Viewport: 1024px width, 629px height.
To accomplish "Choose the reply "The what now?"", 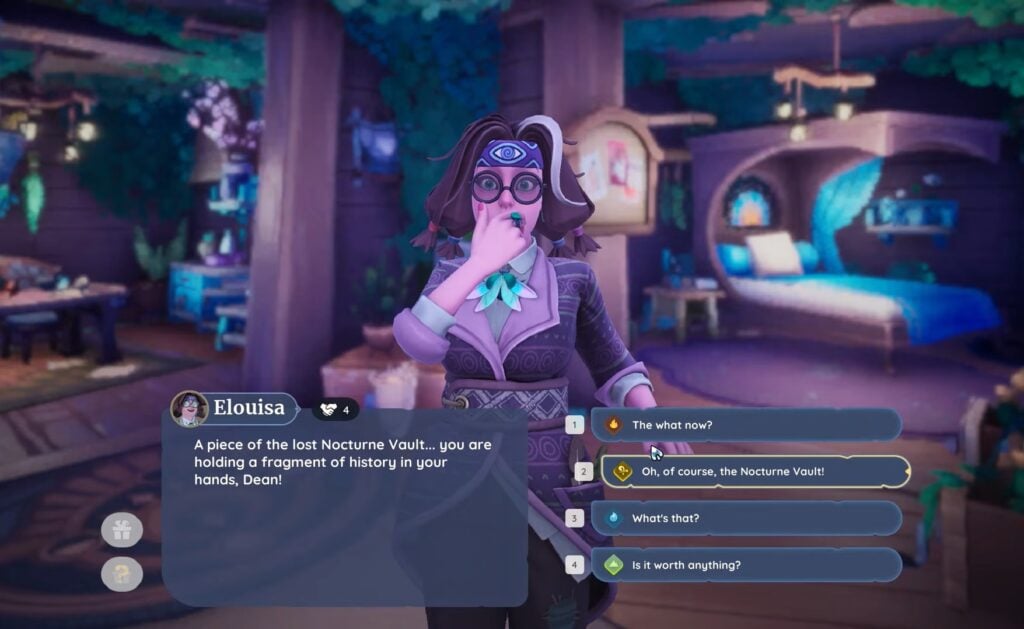I will (x=745, y=424).
